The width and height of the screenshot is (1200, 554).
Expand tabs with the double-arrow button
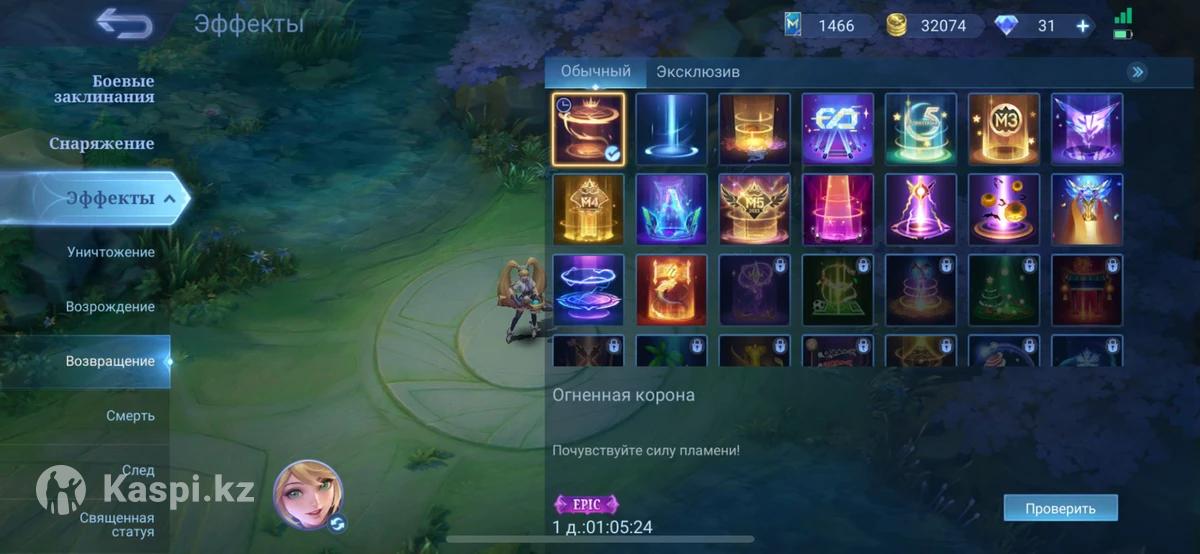1137,72
